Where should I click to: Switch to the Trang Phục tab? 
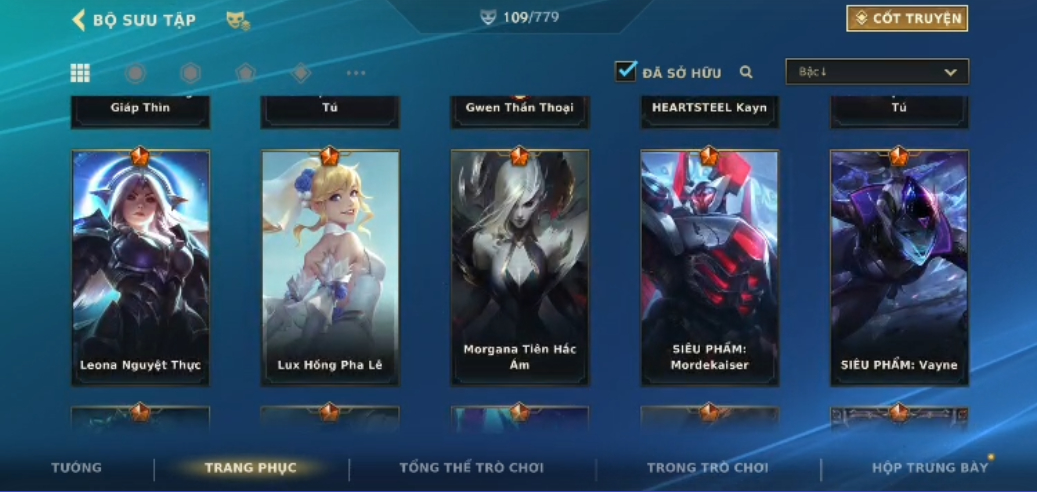[x=250, y=468]
